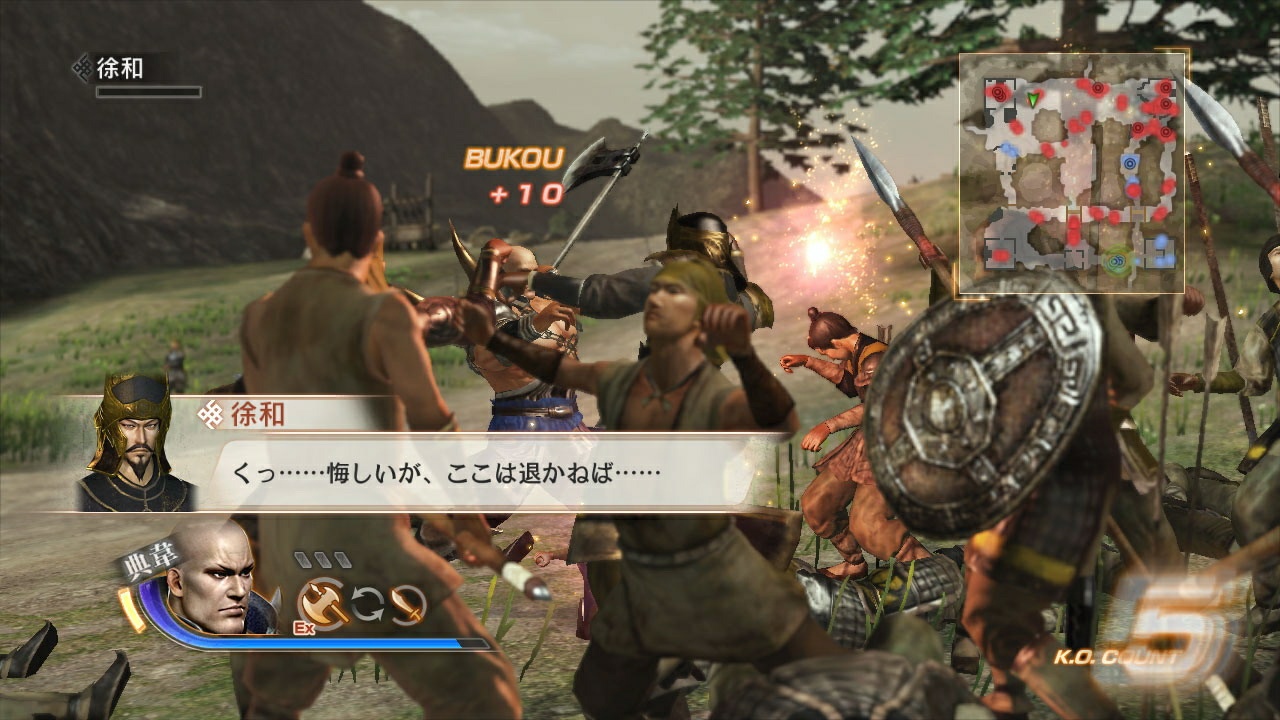This screenshot has height=720, width=1280.
Task: Select the sword weapon icon
Action: click(x=407, y=604)
